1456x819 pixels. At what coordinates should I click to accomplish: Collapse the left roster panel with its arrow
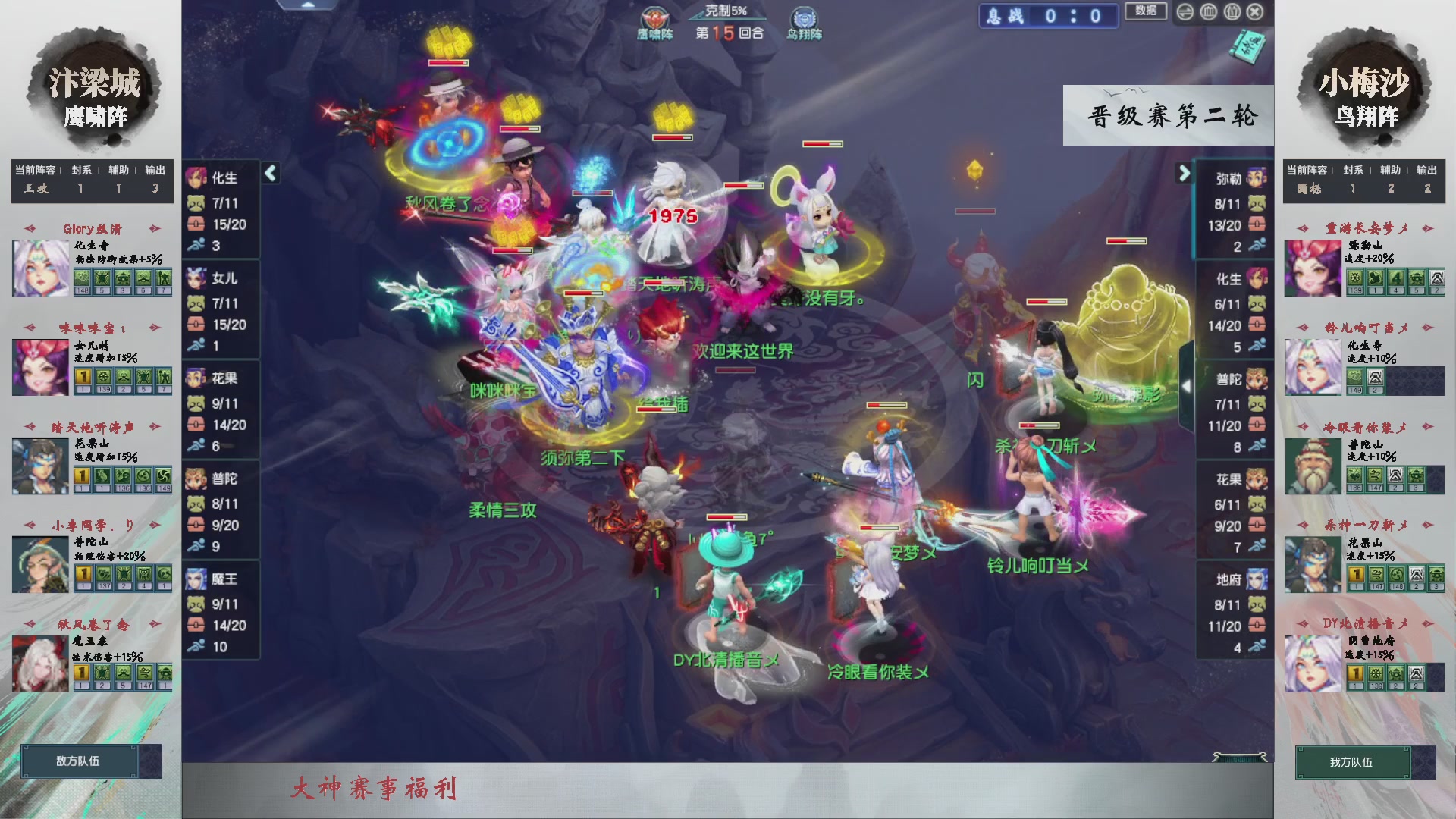pyautogui.click(x=270, y=173)
